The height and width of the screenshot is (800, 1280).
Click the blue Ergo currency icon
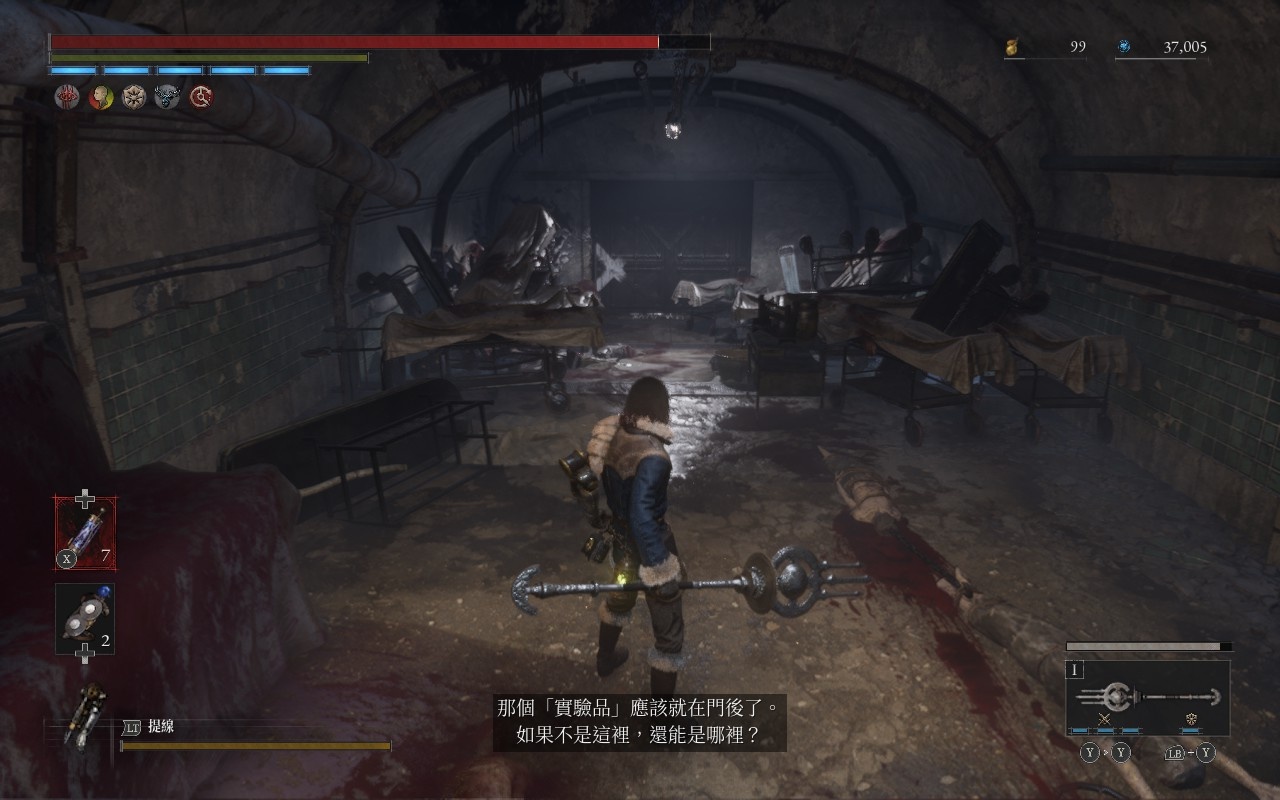click(x=1125, y=47)
